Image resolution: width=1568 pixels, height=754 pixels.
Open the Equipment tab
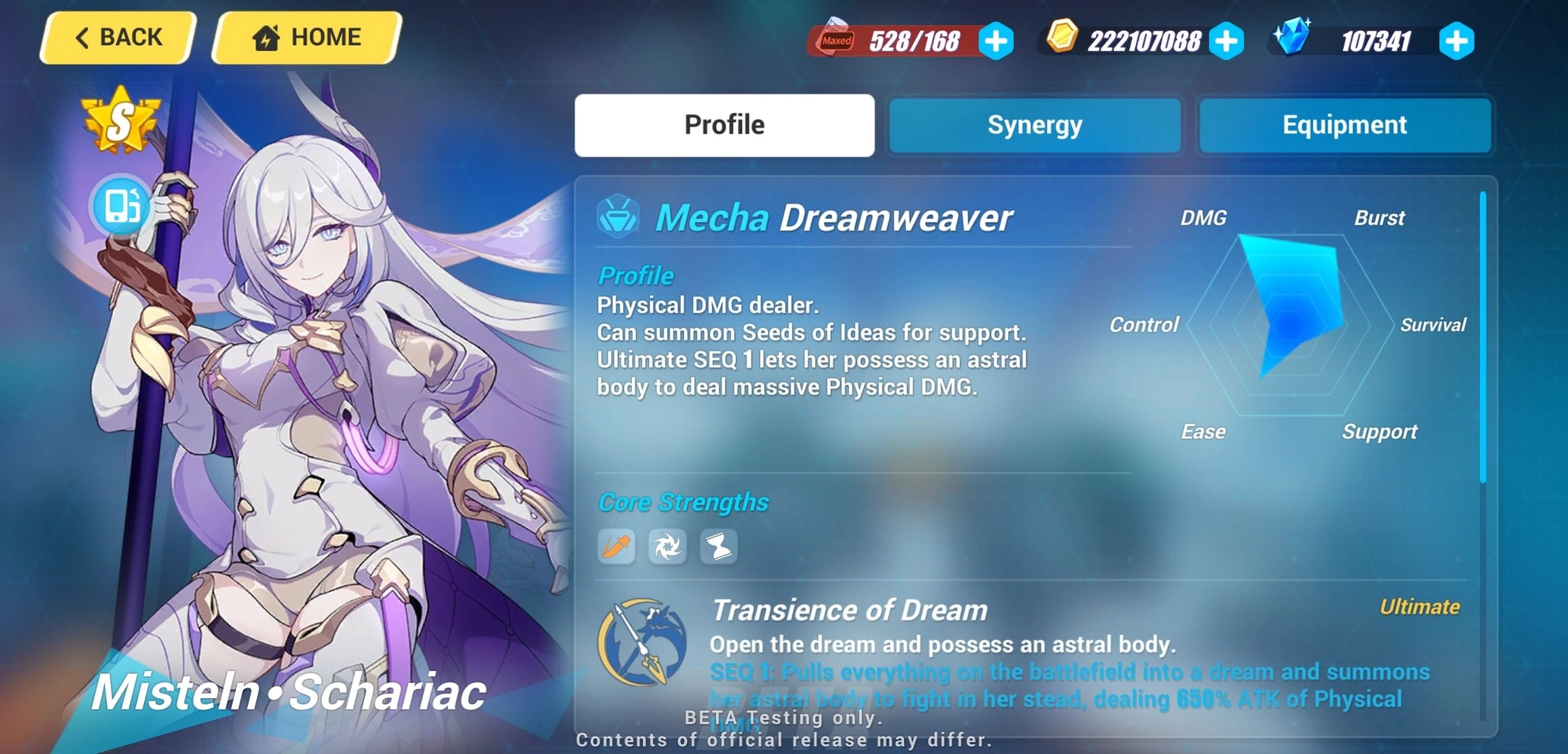point(1346,125)
